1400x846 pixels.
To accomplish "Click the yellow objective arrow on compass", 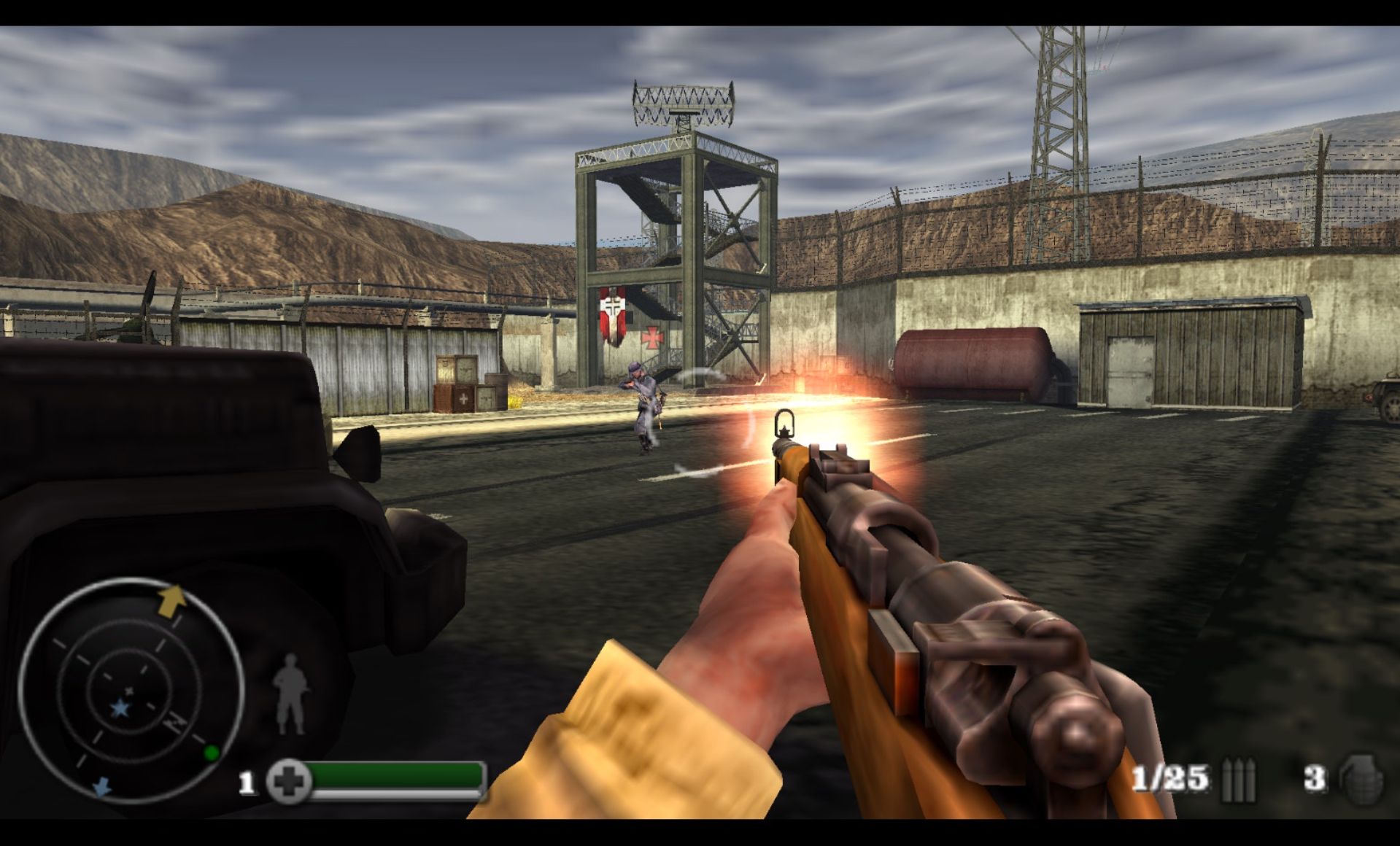I will [x=172, y=600].
